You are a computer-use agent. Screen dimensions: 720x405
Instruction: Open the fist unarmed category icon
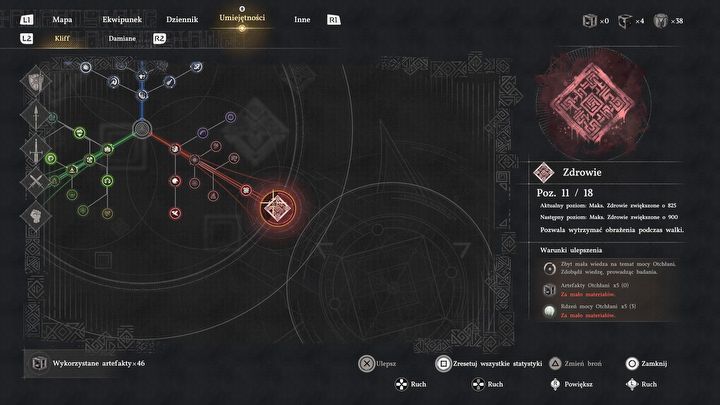click(x=35, y=215)
